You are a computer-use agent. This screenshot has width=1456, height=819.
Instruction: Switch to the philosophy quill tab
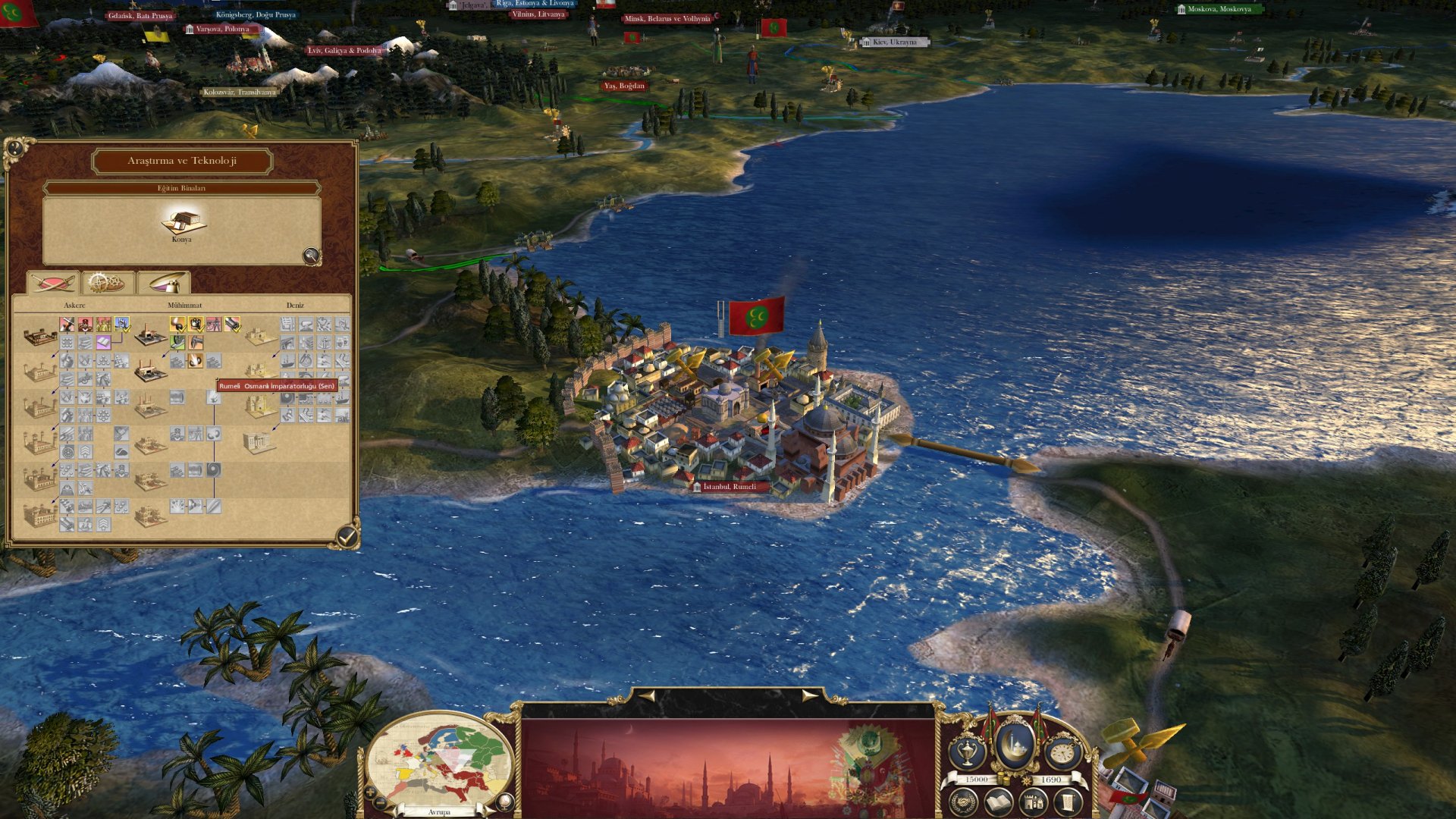click(163, 283)
